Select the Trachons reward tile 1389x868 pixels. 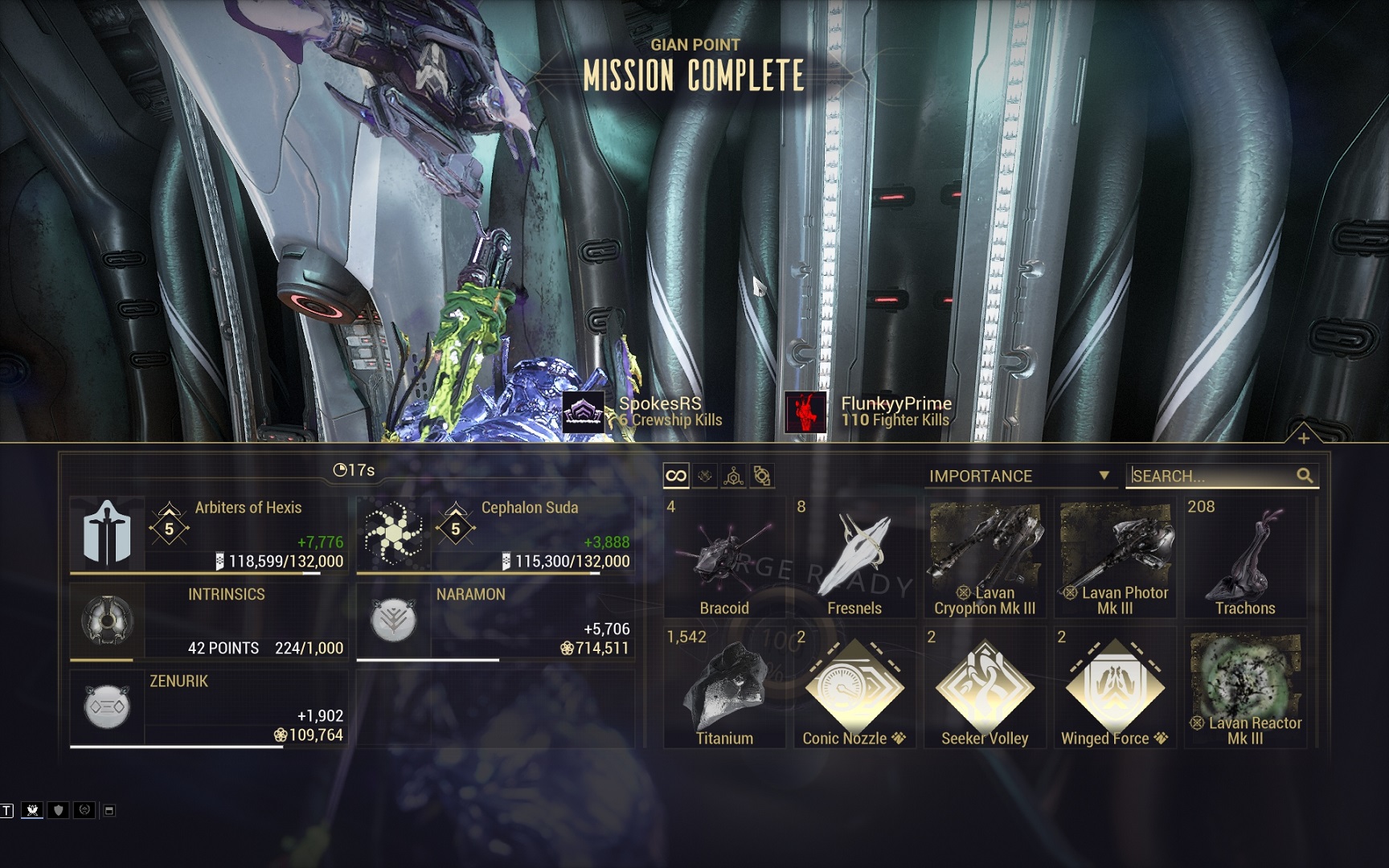(1245, 558)
